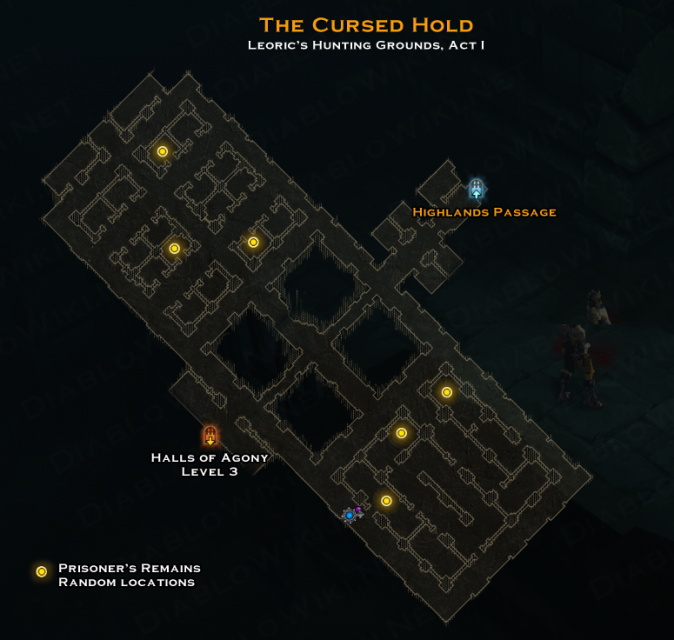Select the Halls of Agony Level 3 entrance icon
674x640 pixels.
point(210,435)
